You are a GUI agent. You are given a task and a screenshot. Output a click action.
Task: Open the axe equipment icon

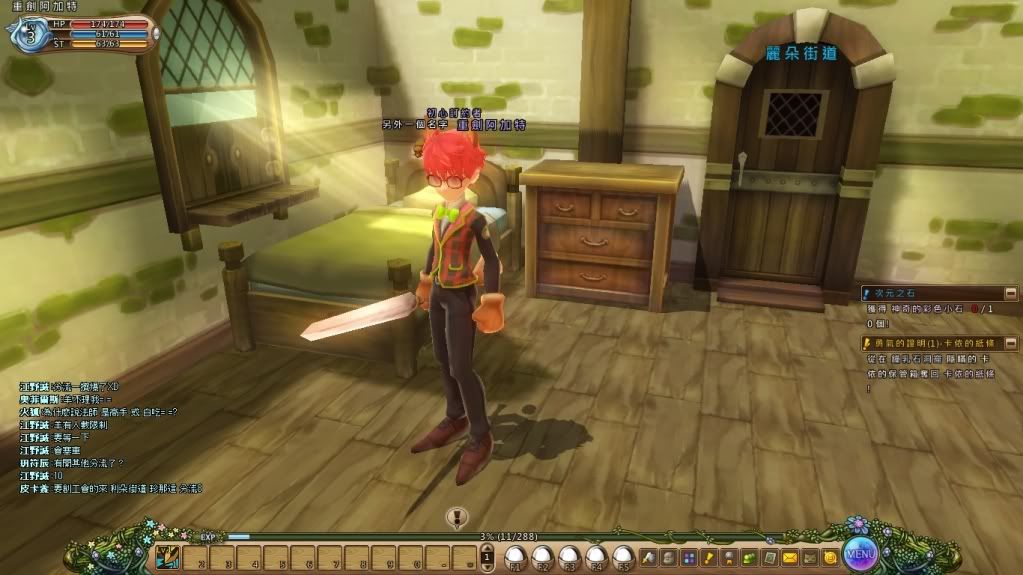pyautogui.click(x=648, y=557)
